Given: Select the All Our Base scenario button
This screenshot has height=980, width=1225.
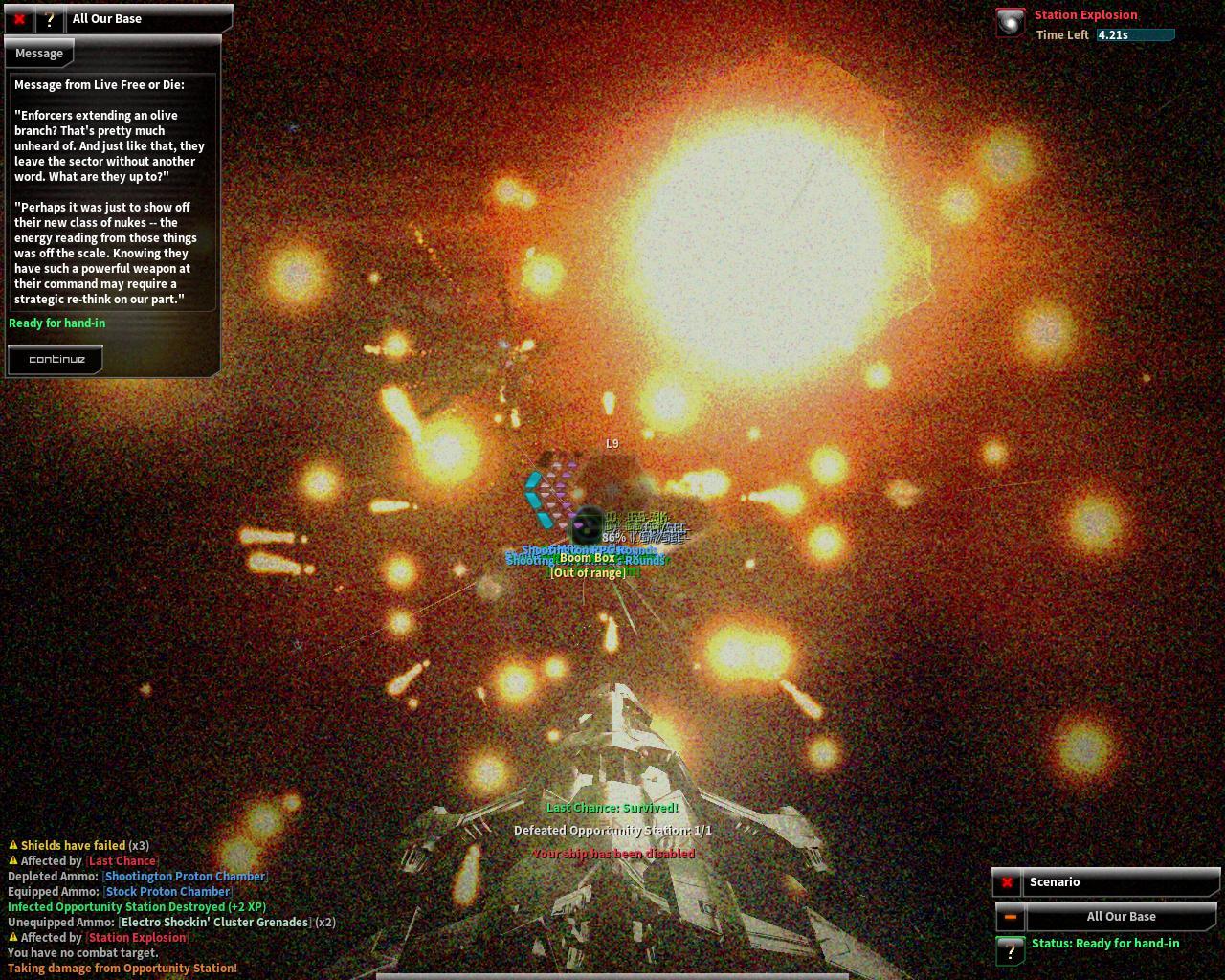Looking at the screenshot, I should click(1121, 917).
